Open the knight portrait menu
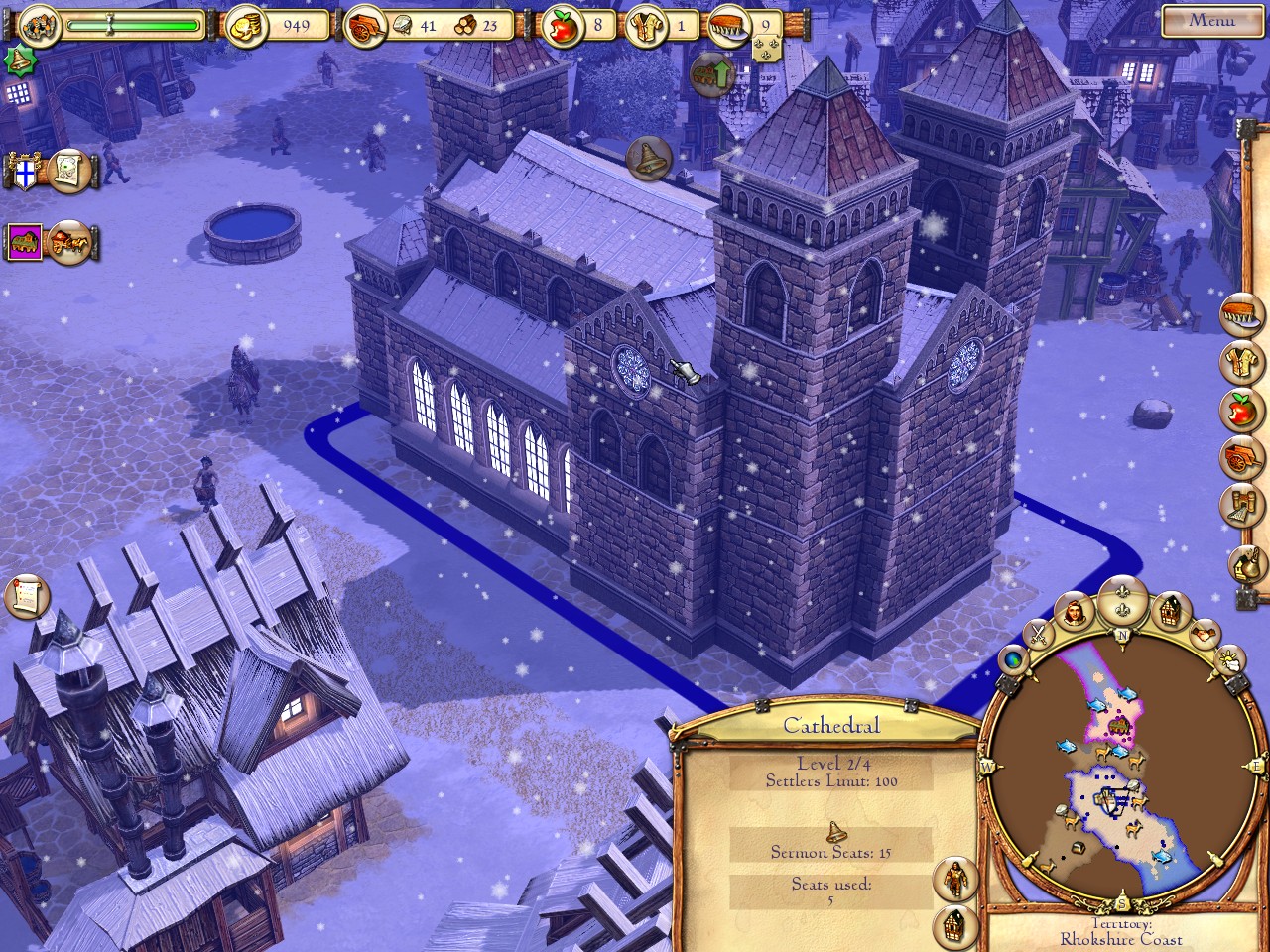Image resolution: width=1270 pixels, height=952 pixels. pos(1074,612)
